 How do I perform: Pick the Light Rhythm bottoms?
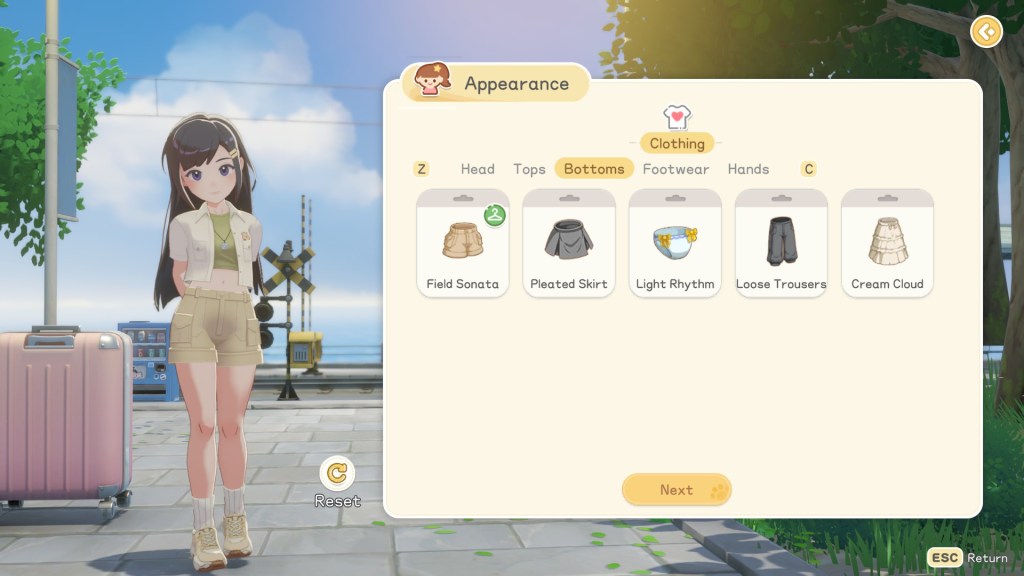pos(675,243)
